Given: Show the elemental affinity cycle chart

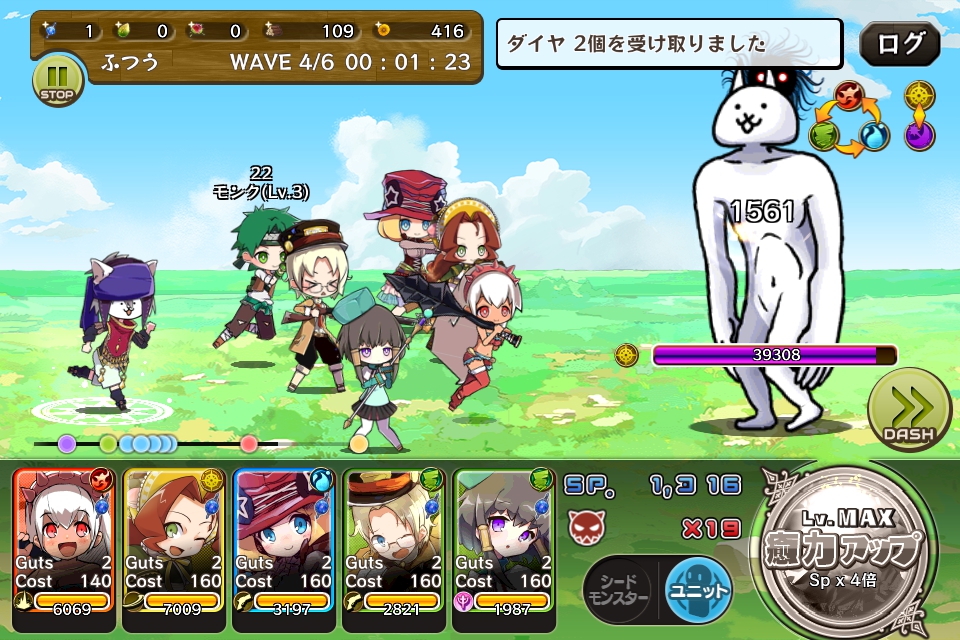Looking at the screenshot, I should (848, 119).
